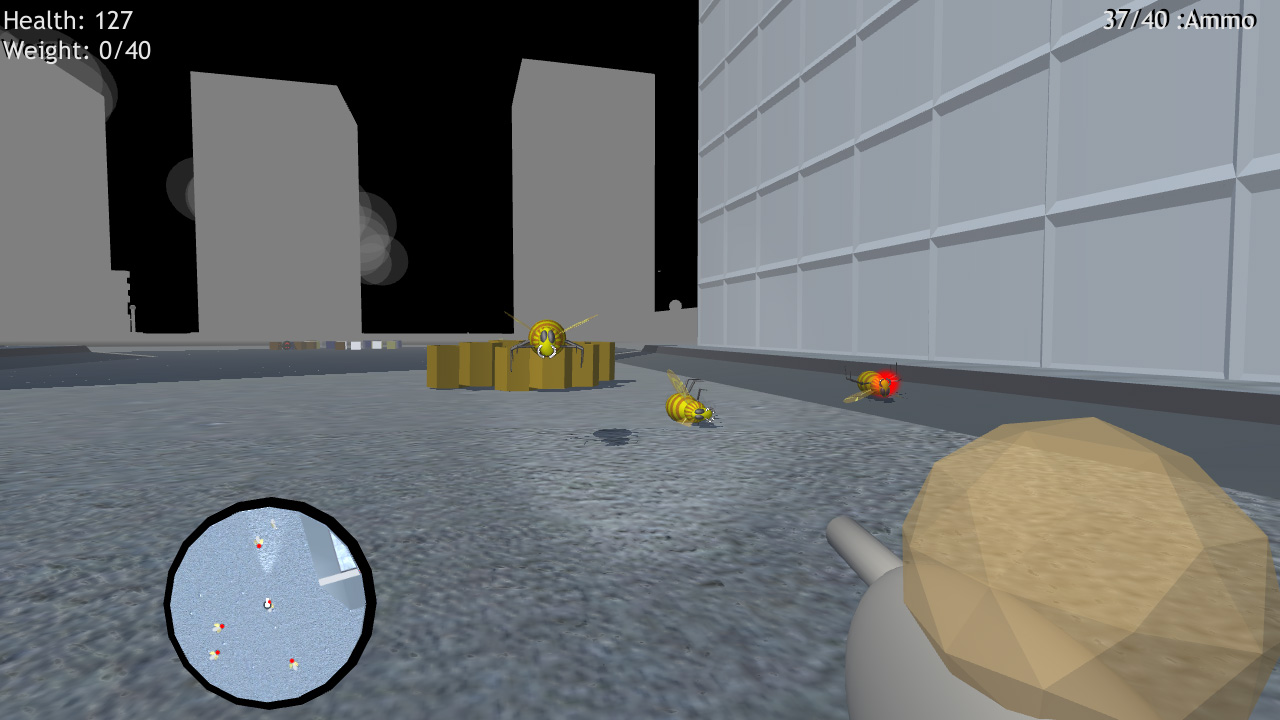Click the lower-left bee blip on the minimap
Screen dimensions: 1280x720
[215, 653]
